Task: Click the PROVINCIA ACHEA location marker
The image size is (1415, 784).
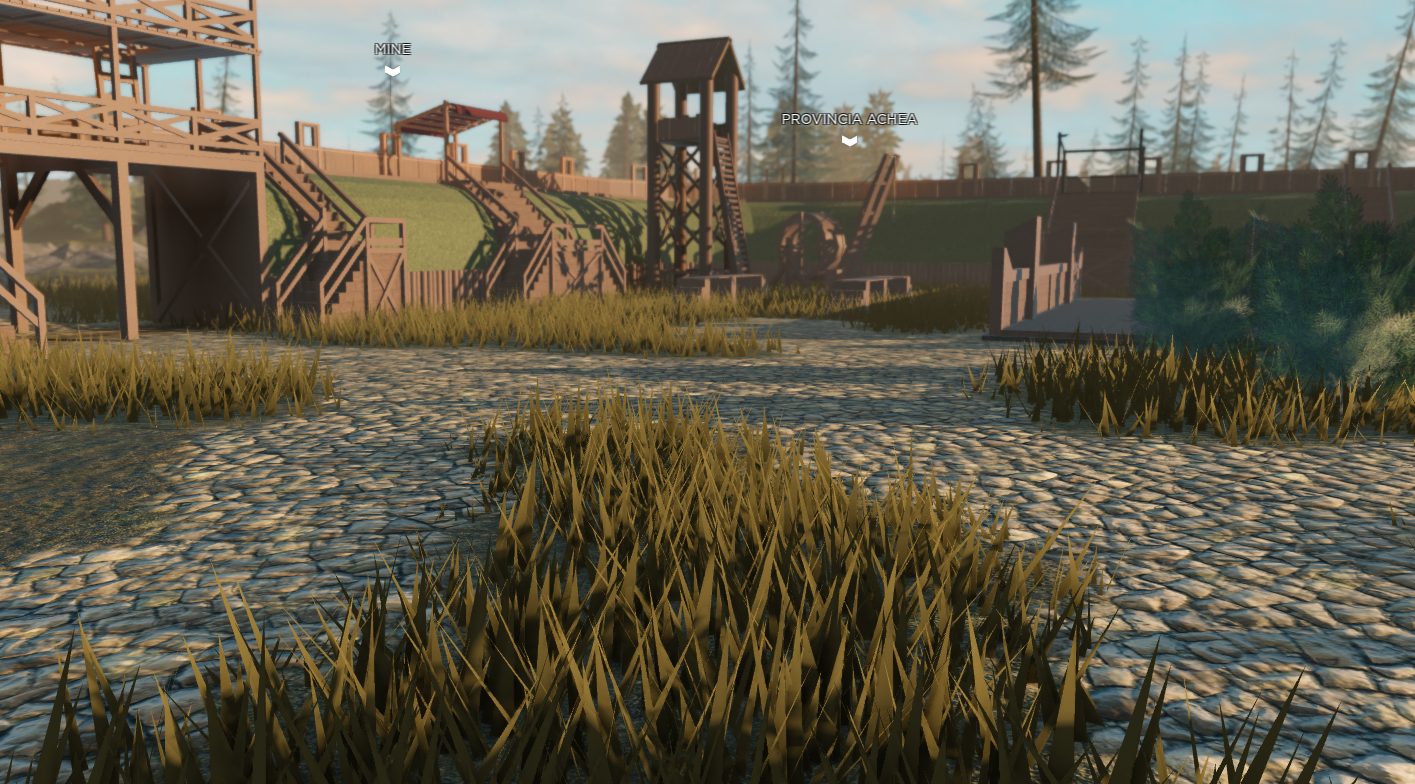Action: [x=849, y=140]
